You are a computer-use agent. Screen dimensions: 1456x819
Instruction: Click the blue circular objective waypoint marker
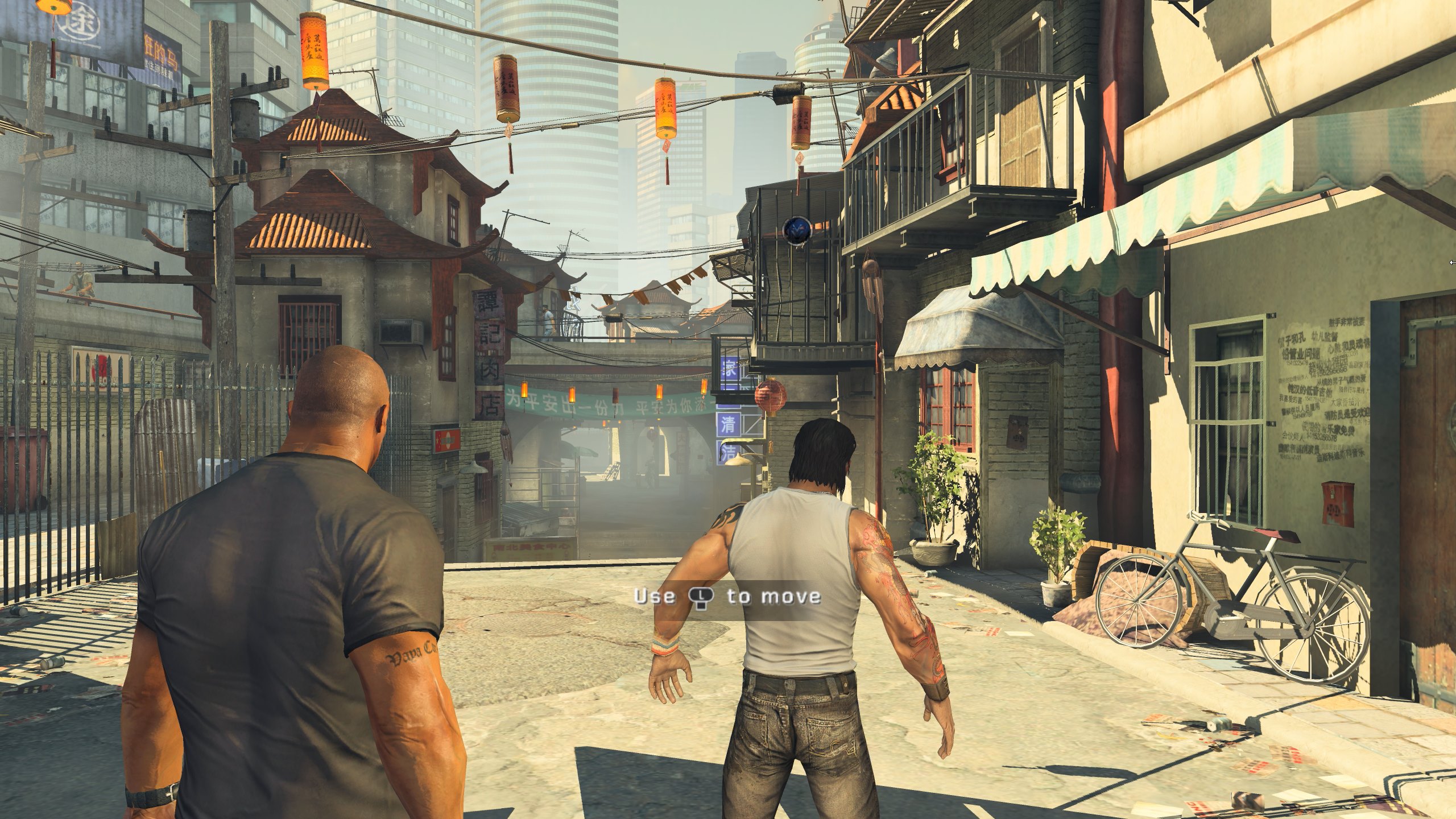click(796, 229)
